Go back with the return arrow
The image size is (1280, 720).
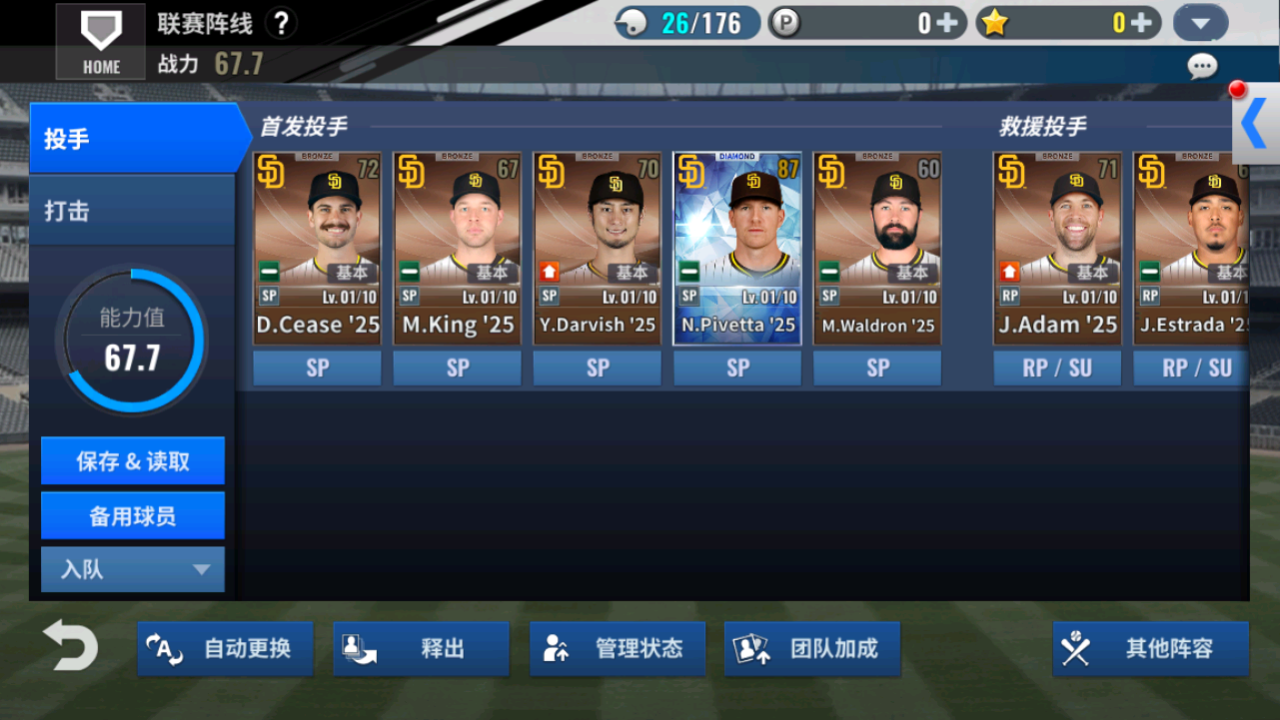pyautogui.click(x=71, y=646)
